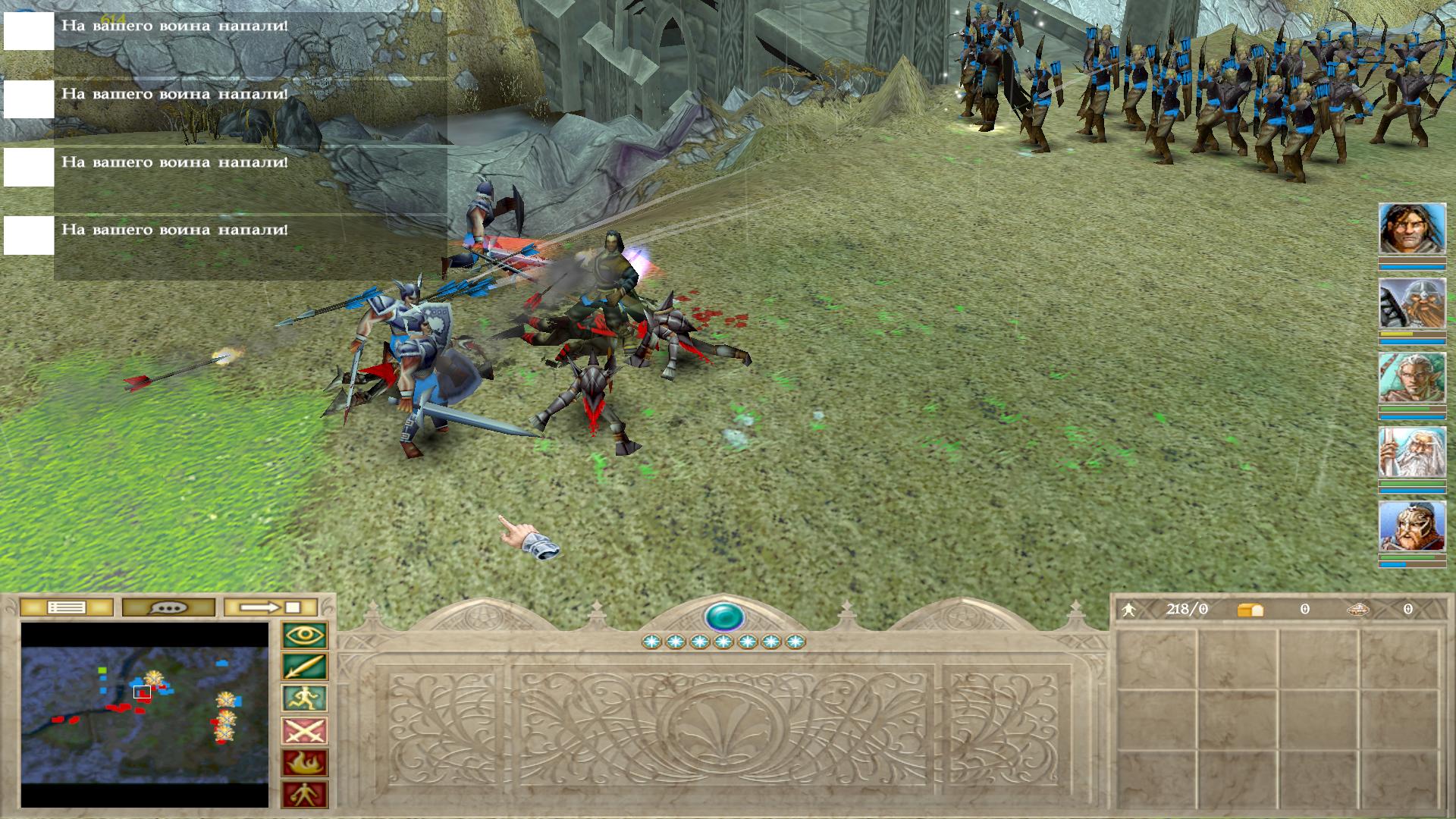Click the red standing figure command icon
Screen dimensions: 1456x819
click(x=305, y=795)
